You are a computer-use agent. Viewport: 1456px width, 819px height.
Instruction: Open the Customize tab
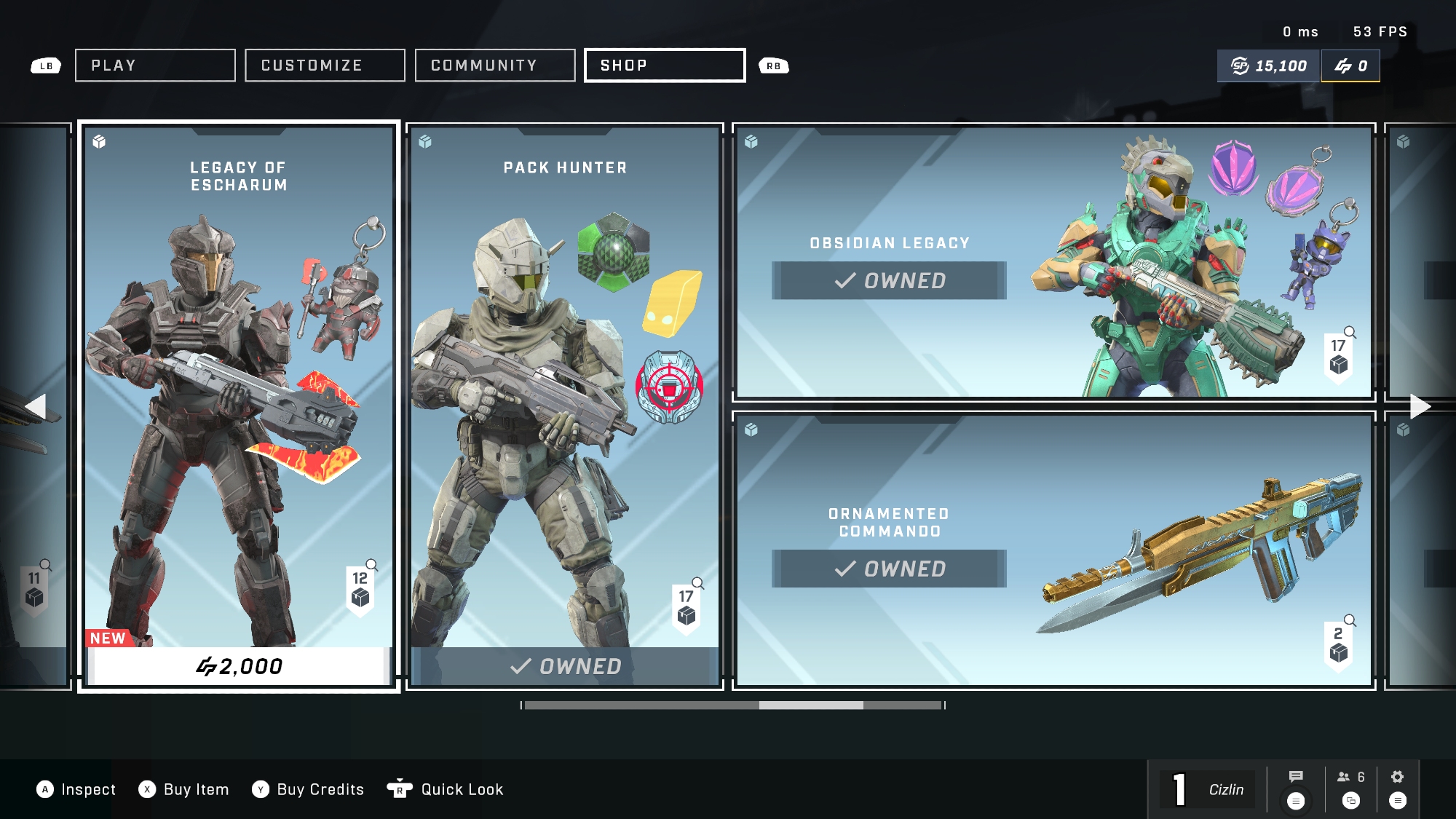tap(325, 66)
